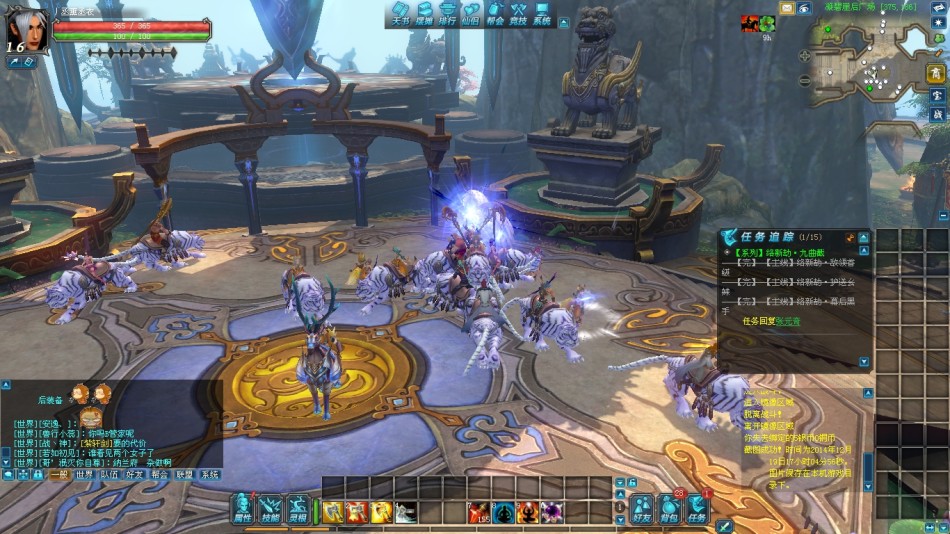Viewport: 950px width, 534px height.
Task: Click the 张元青 quest link
Action: pyautogui.click(x=788, y=321)
